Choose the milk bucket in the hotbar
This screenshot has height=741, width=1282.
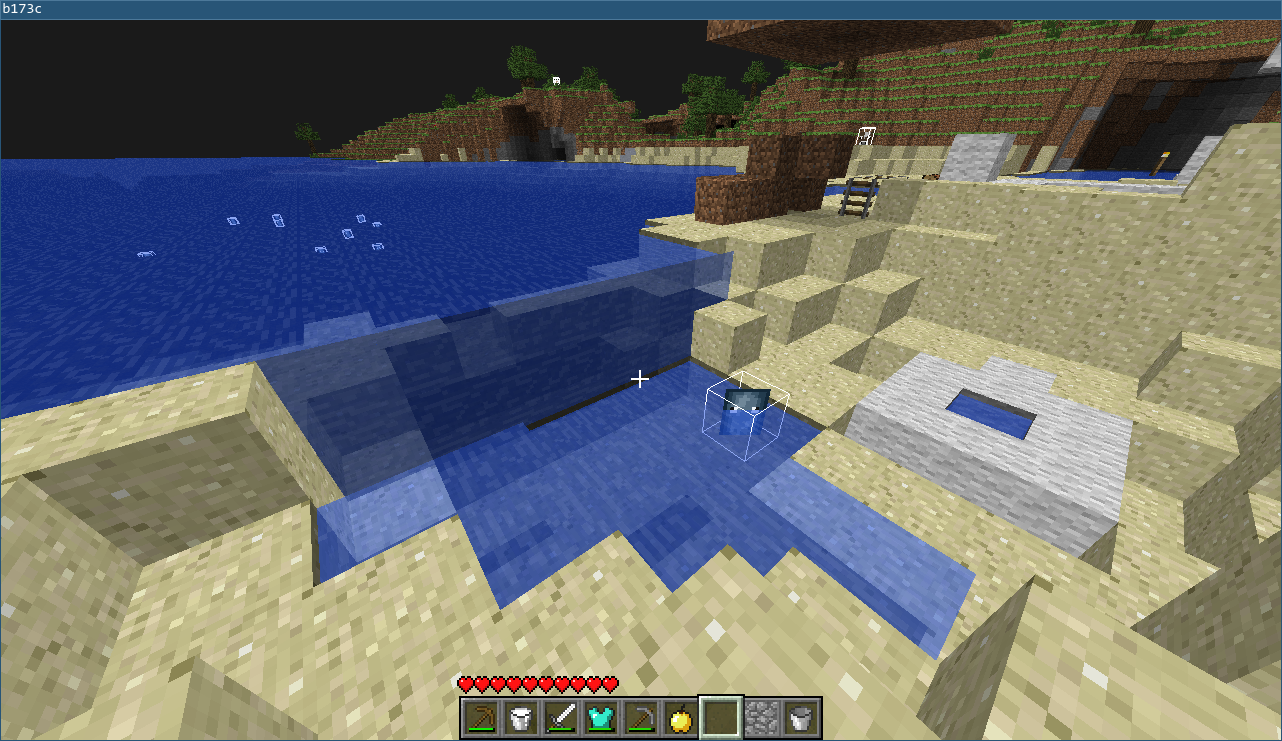click(x=521, y=717)
